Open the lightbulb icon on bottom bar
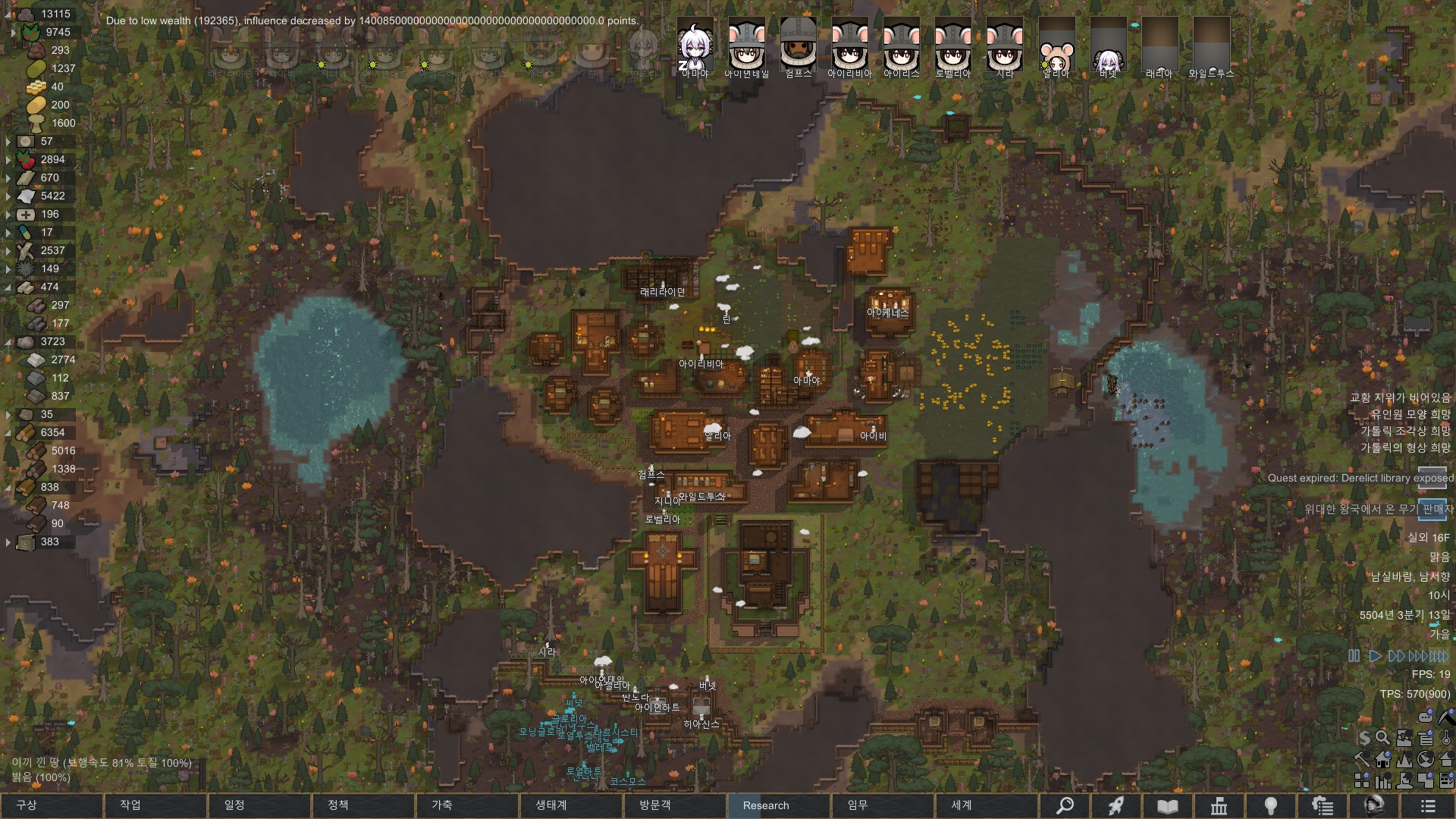 pos(1271,805)
